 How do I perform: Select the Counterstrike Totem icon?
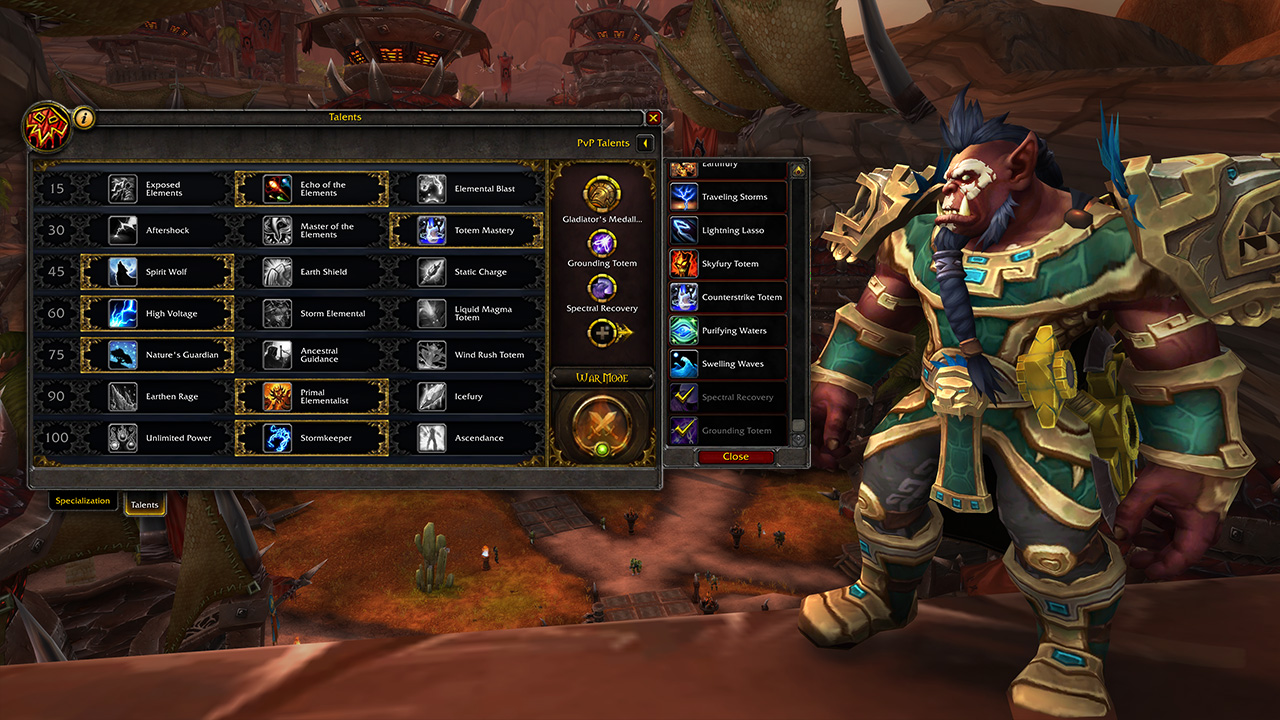click(x=682, y=296)
